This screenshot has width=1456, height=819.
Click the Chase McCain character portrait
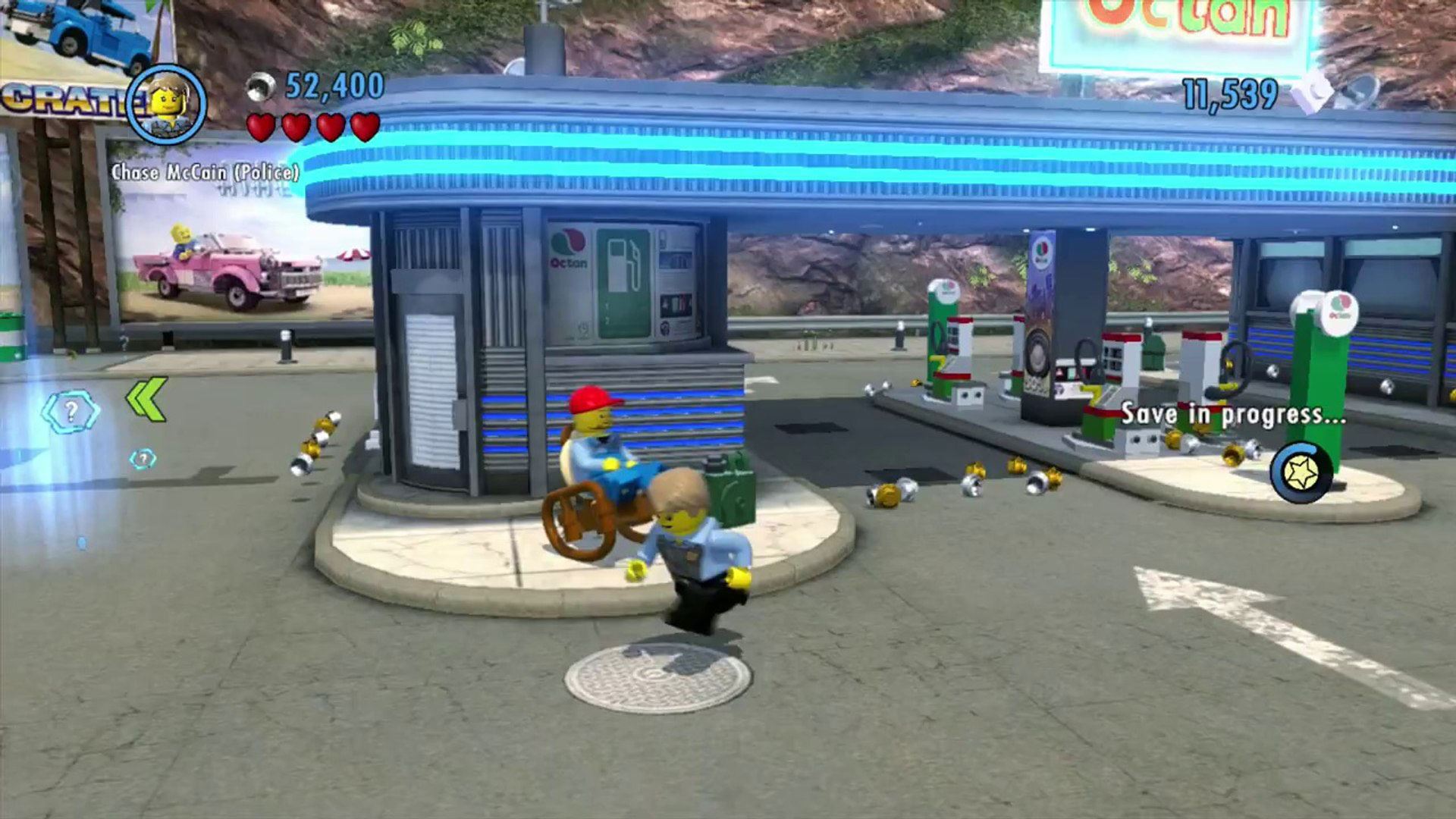pyautogui.click(x=167, y=104)
